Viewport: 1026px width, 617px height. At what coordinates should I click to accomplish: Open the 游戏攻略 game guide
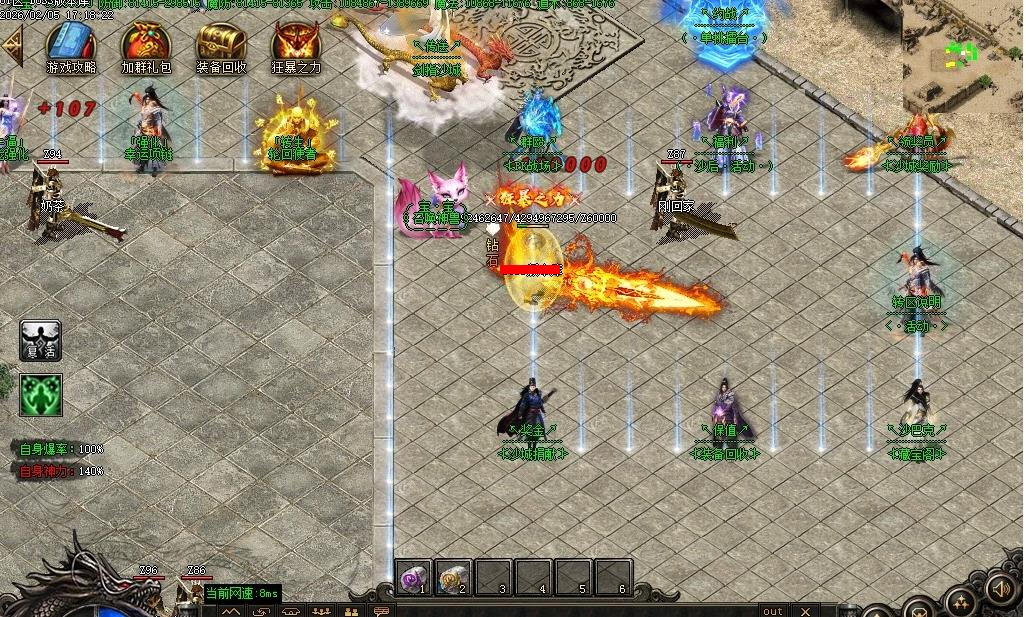[x=71, y=44]
